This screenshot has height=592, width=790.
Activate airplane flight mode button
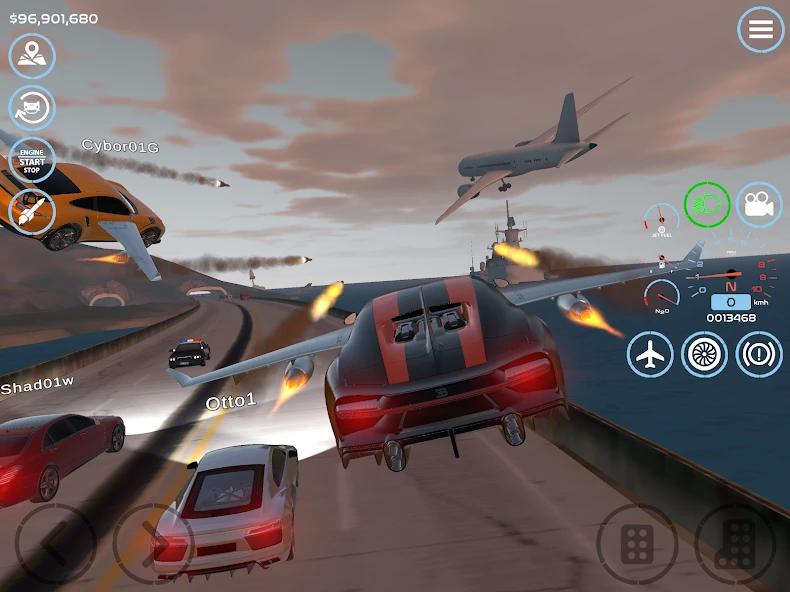[651, 354]
